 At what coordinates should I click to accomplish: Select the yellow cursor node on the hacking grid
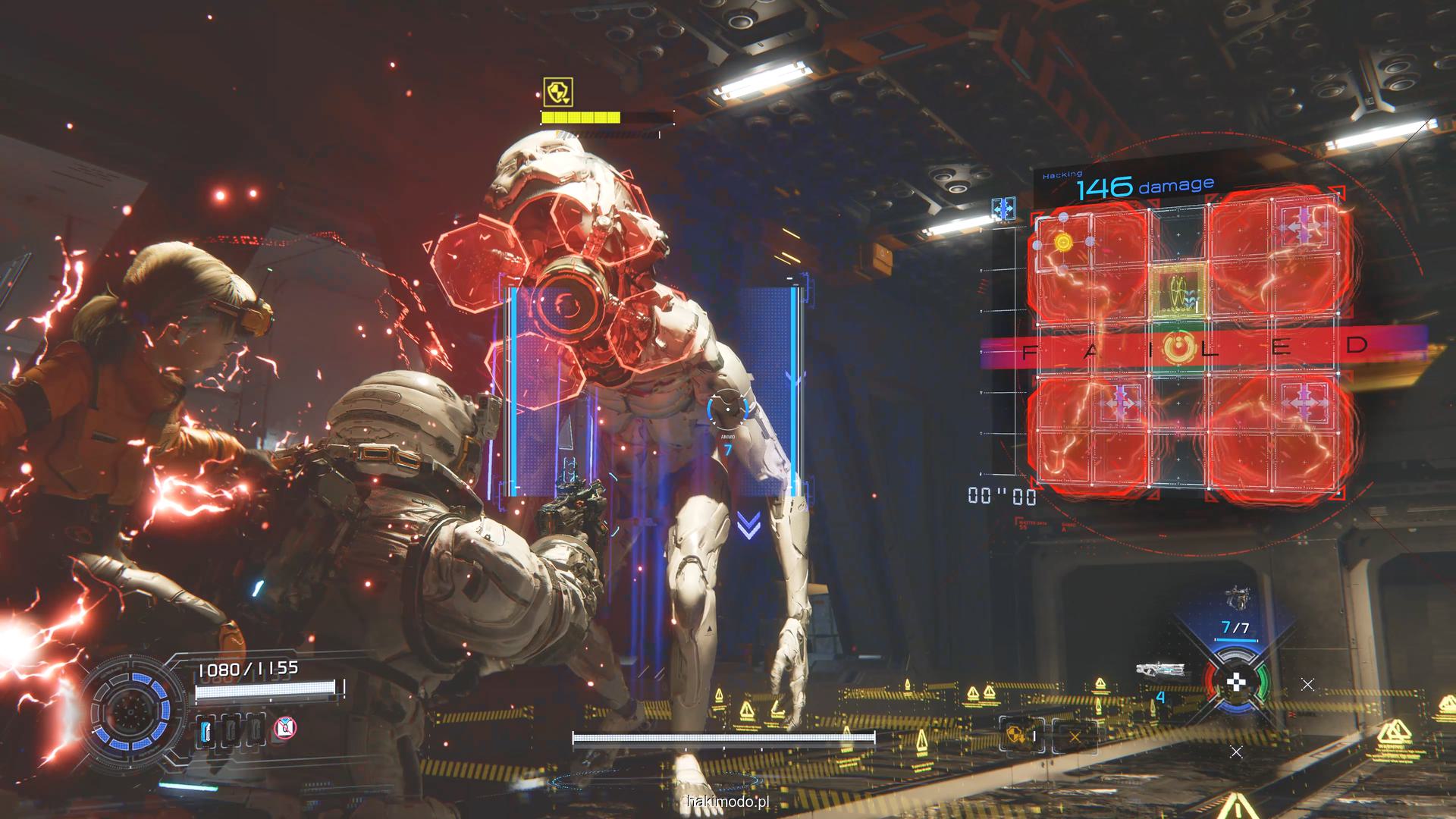pyautogui.click(x=1063, y=242)
